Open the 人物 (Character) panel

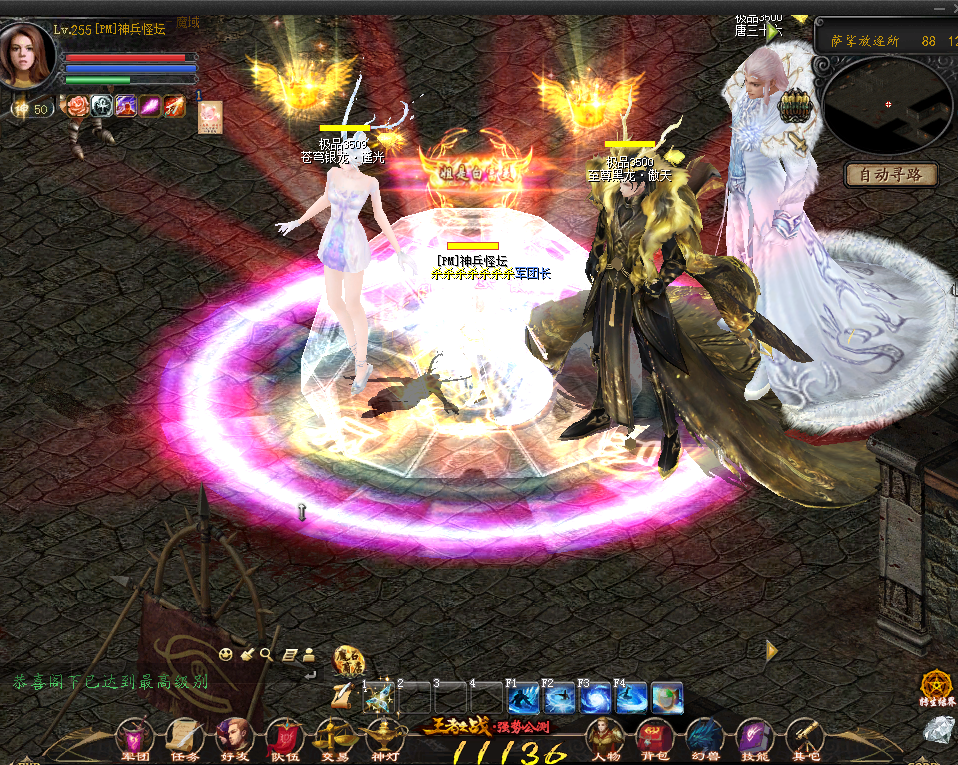click(x=604, y=737)
